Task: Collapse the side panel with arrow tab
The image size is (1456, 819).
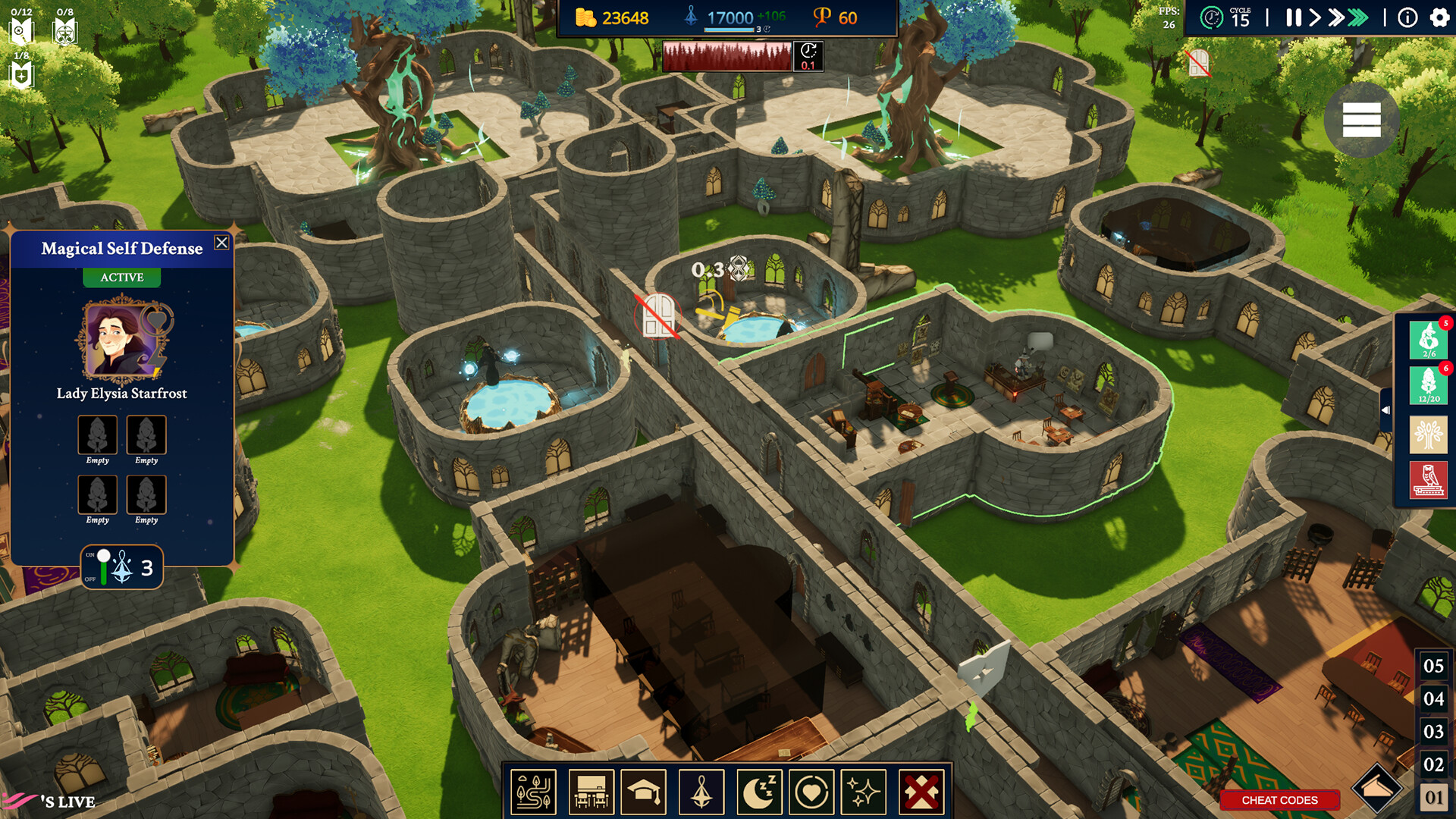Action: pos(1386,409)
